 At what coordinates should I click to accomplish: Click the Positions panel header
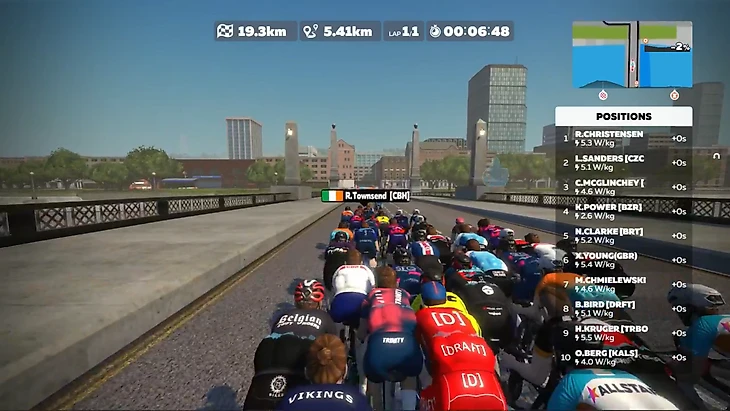[623, 116]
